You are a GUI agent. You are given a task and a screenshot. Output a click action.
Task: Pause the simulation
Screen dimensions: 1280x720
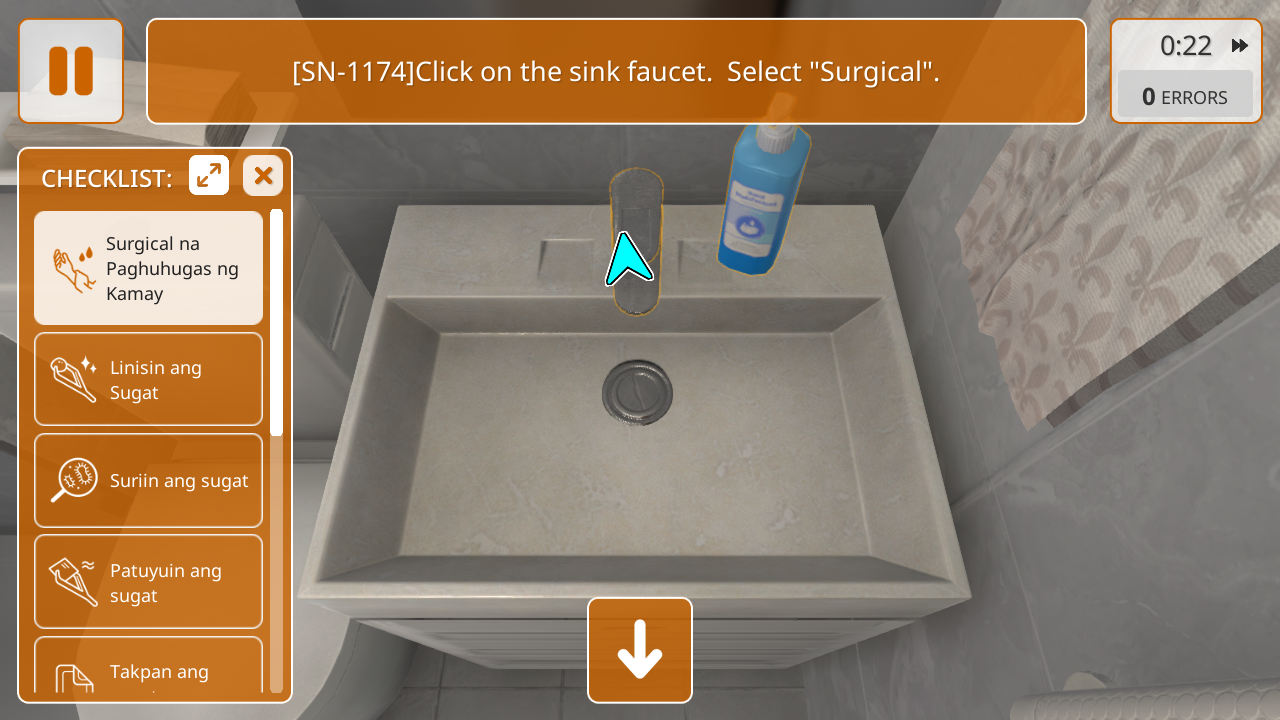pos(71,71)
